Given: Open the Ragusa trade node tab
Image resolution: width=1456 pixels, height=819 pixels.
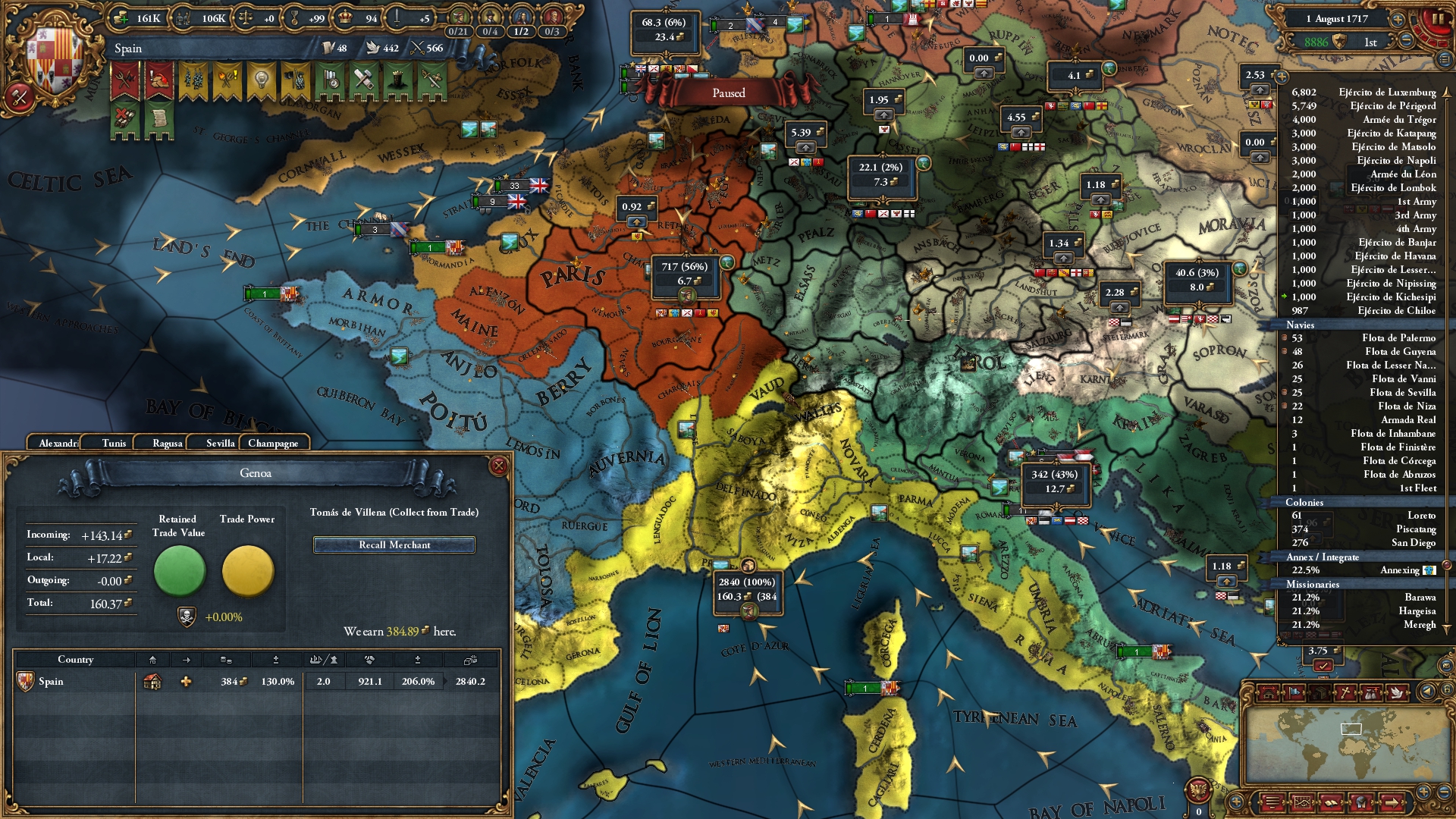Looking at the screenshot, I should click(x=167, y=443).
